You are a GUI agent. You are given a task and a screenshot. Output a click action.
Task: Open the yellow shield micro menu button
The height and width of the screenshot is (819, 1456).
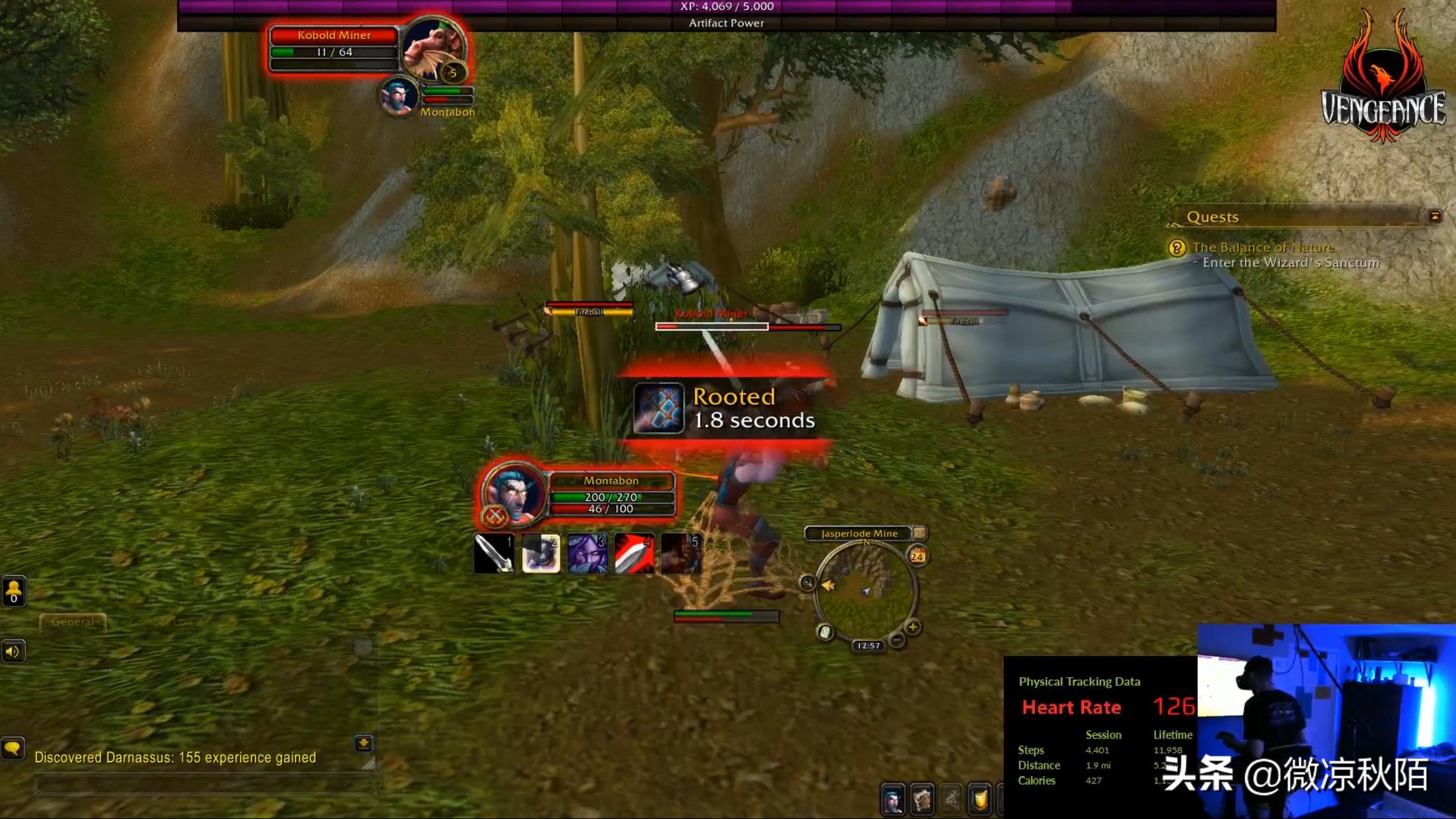979,801
